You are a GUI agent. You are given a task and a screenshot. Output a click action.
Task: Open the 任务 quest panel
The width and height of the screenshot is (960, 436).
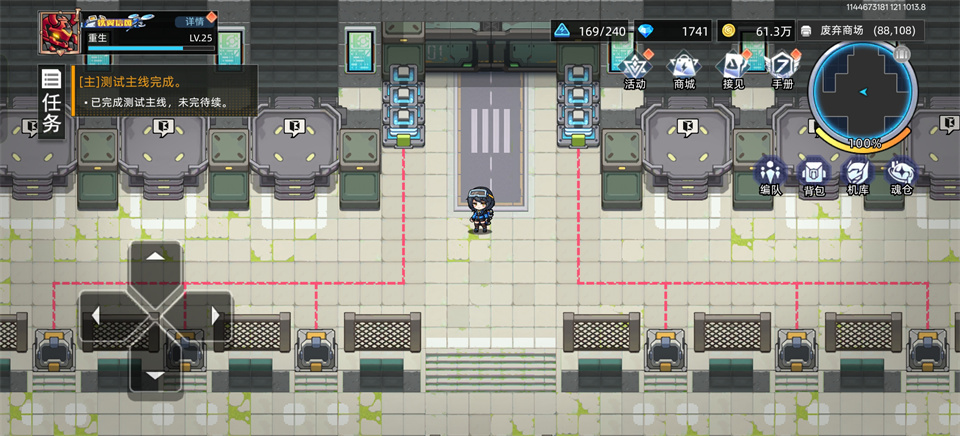[52, 101]
